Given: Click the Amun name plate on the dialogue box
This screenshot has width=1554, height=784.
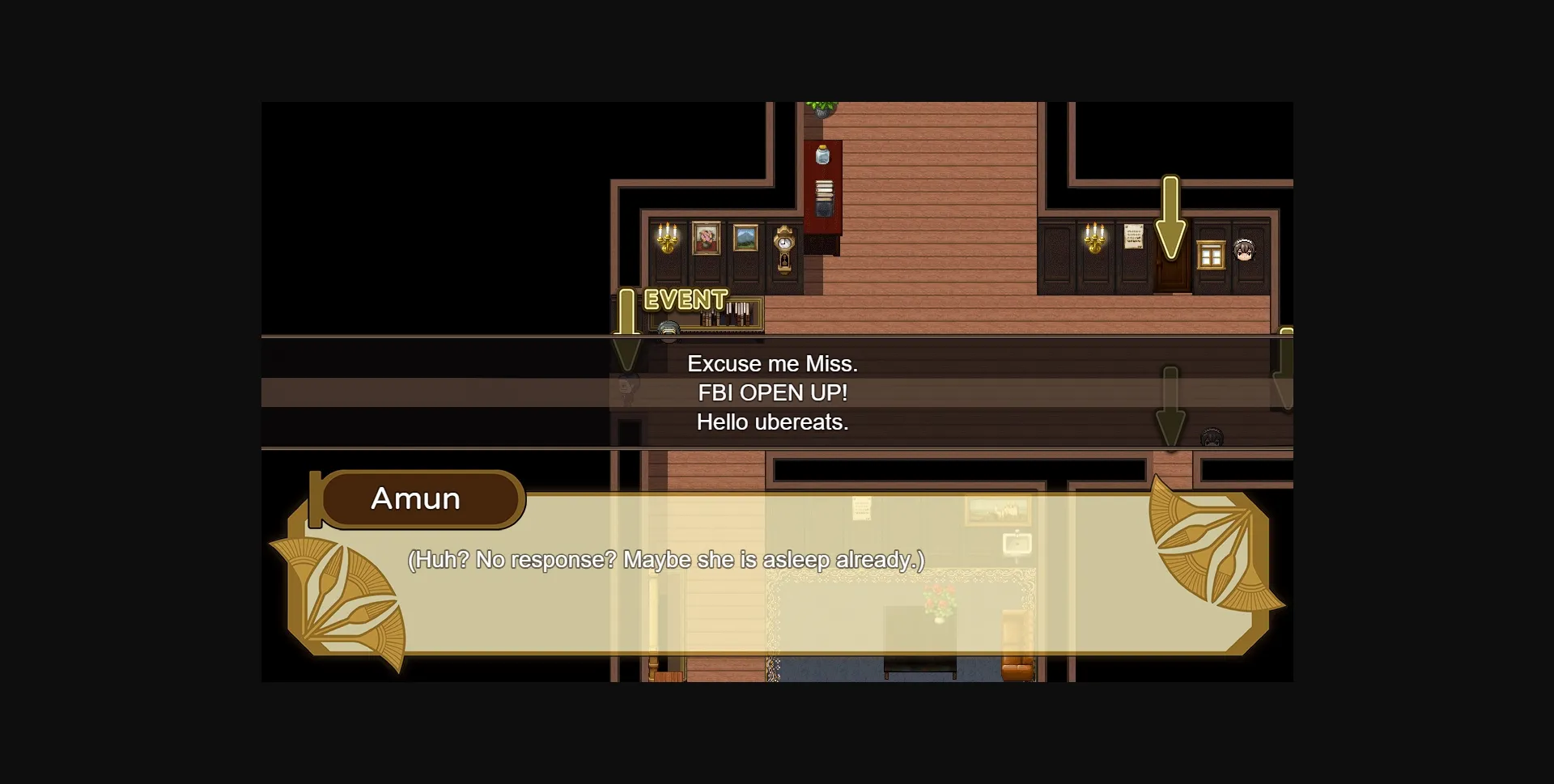Looking at the screenshot, I should (418, 499).
